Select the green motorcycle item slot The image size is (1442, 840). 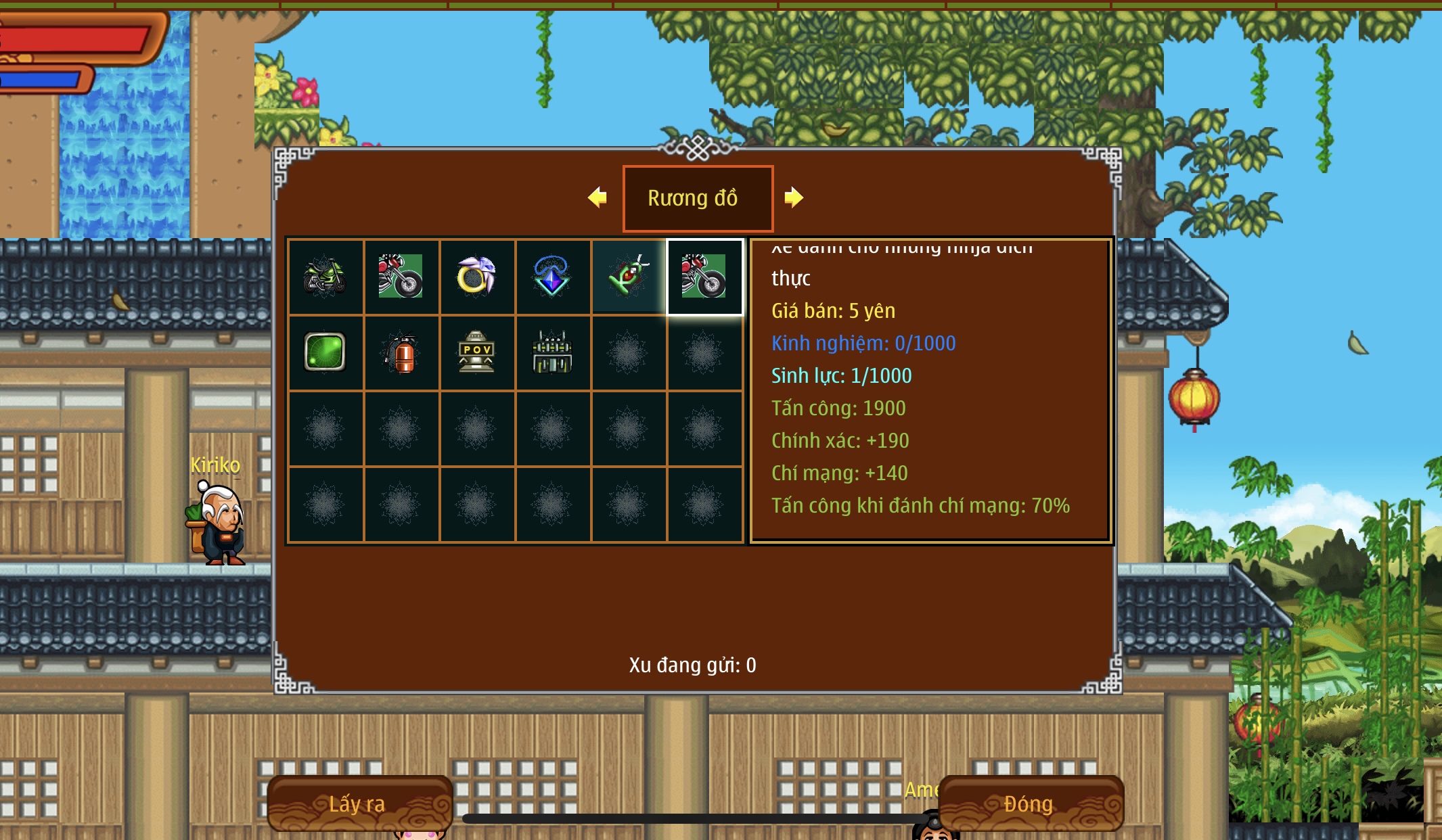[x=325, y=277]
